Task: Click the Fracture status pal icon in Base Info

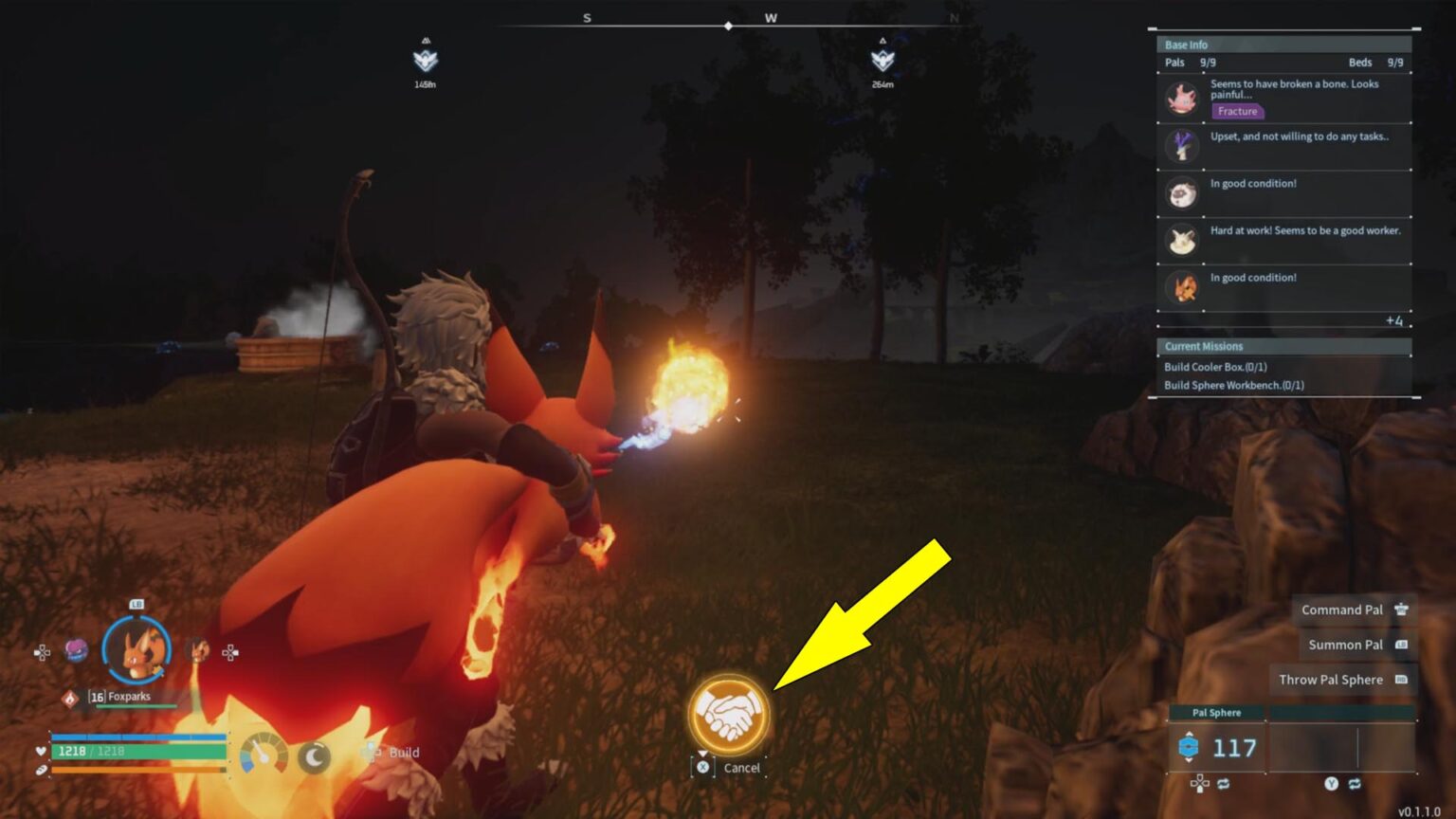Action: tap(1181, 98)
